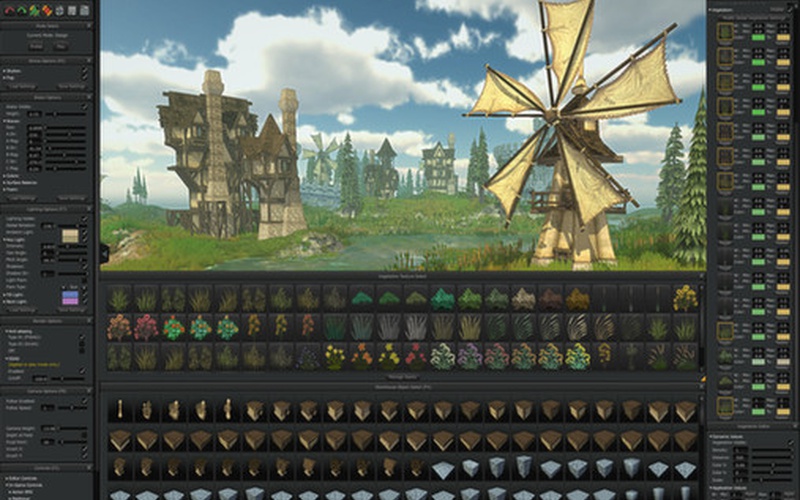The width and height of the screenshot is (800, 500).
Task: Select the yellow flower bush in top vegetation row
Action: pos(685,298)
